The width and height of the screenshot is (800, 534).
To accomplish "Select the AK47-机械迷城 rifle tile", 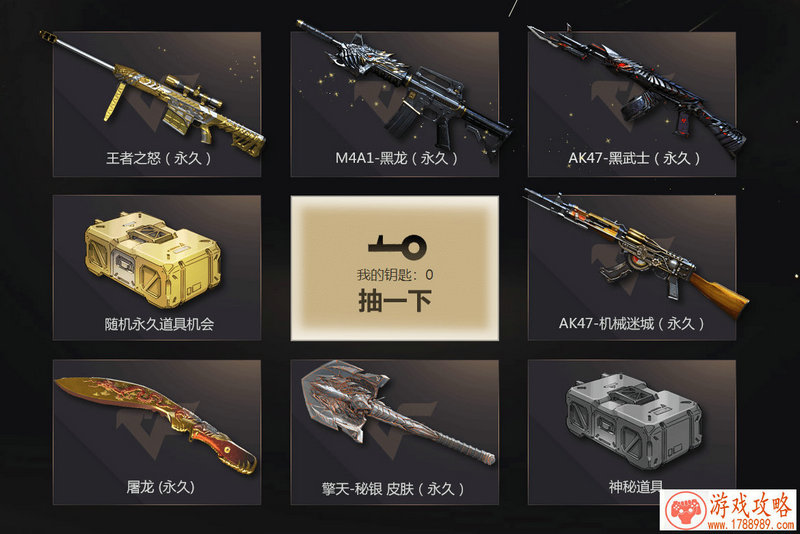I will [x=631, y=267].
